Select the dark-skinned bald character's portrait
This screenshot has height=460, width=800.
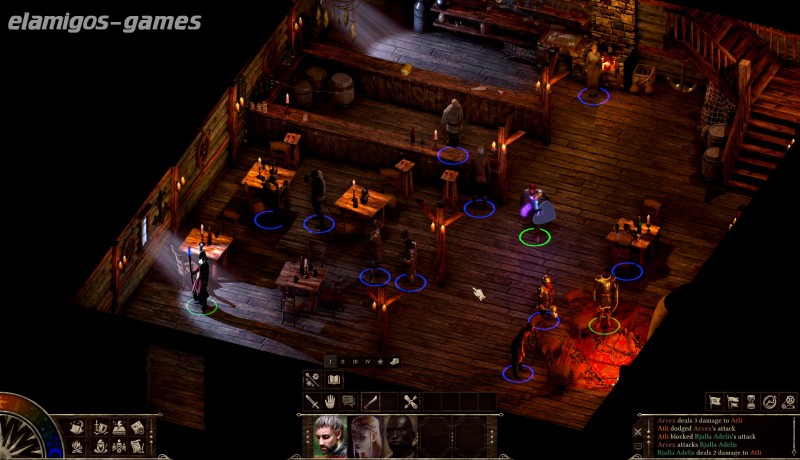click(400, 436)
